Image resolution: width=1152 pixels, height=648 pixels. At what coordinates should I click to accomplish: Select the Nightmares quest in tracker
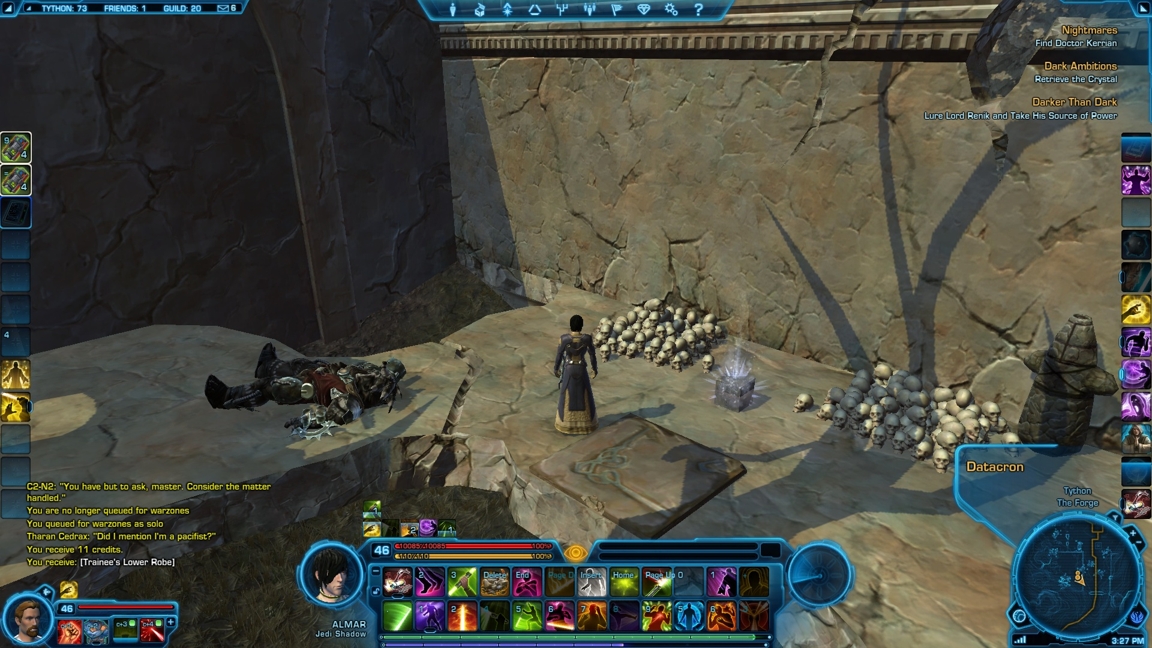tap(1089, 31)
